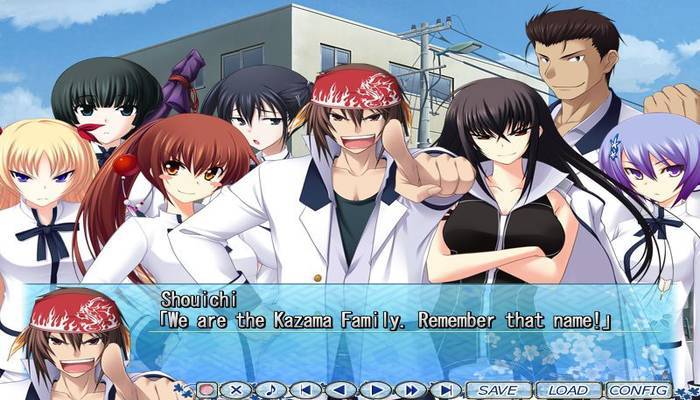This screenshot has width=700, height=400.
Task: Skip ahead to the next scene
Action: (445, 389)
